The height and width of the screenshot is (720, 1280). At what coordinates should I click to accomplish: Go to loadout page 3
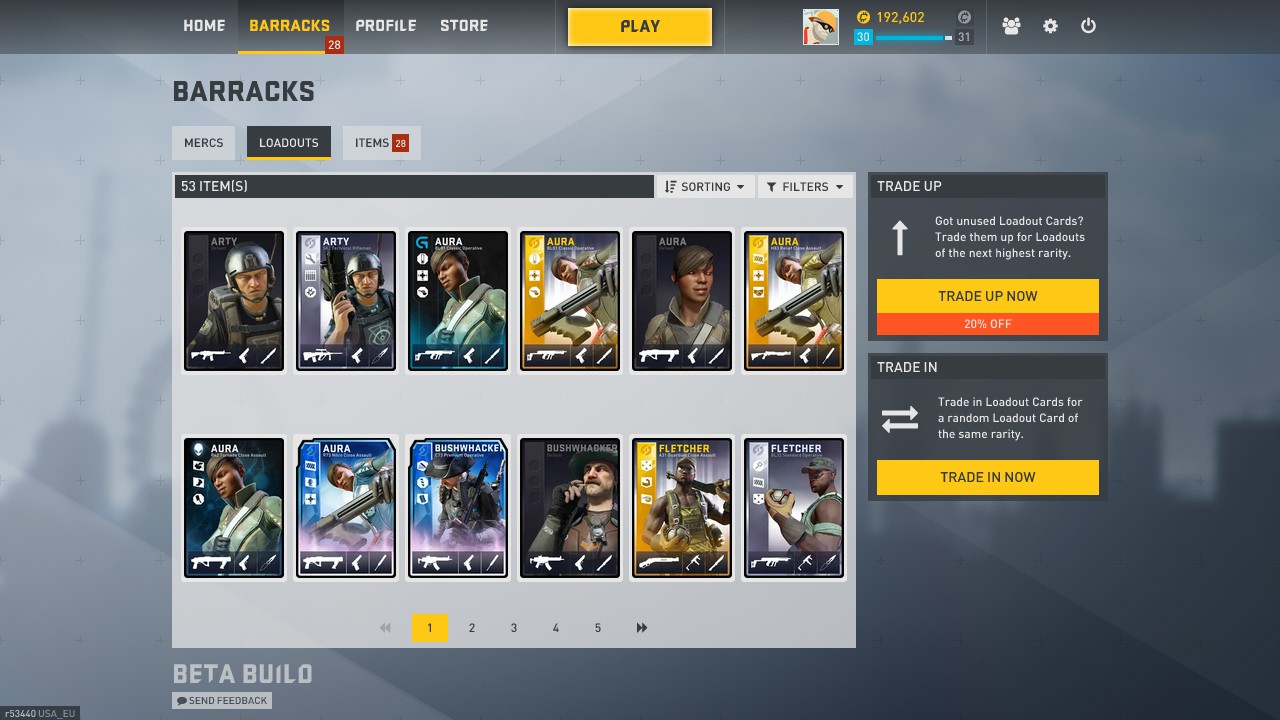514,628
